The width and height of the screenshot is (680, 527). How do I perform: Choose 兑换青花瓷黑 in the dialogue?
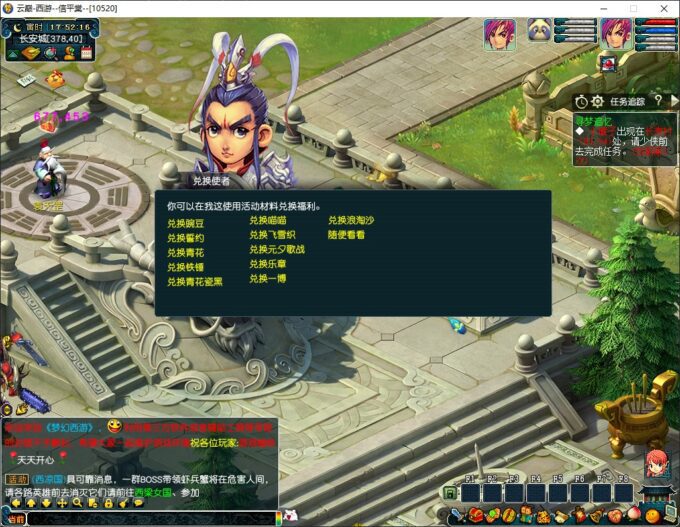195,282
